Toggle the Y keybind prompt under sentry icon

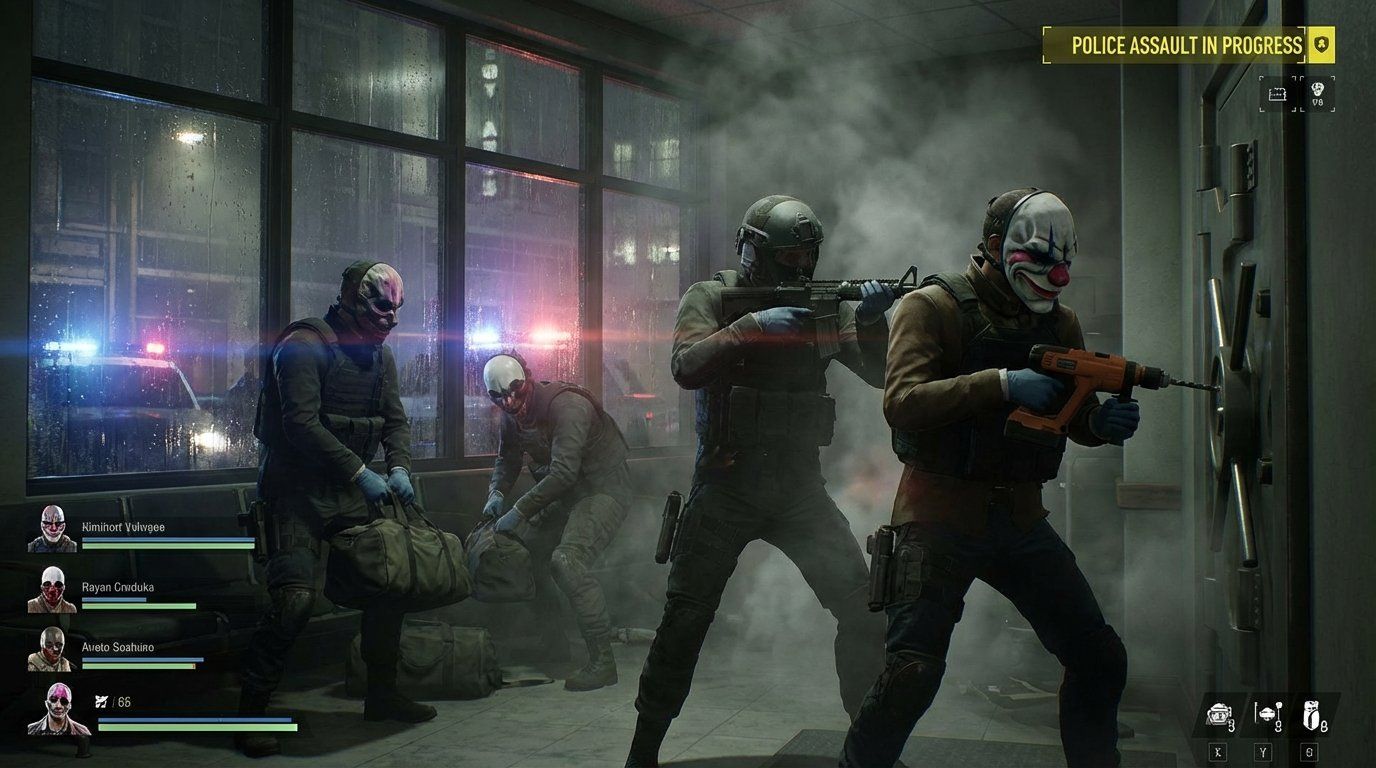tap(1263, 750)
